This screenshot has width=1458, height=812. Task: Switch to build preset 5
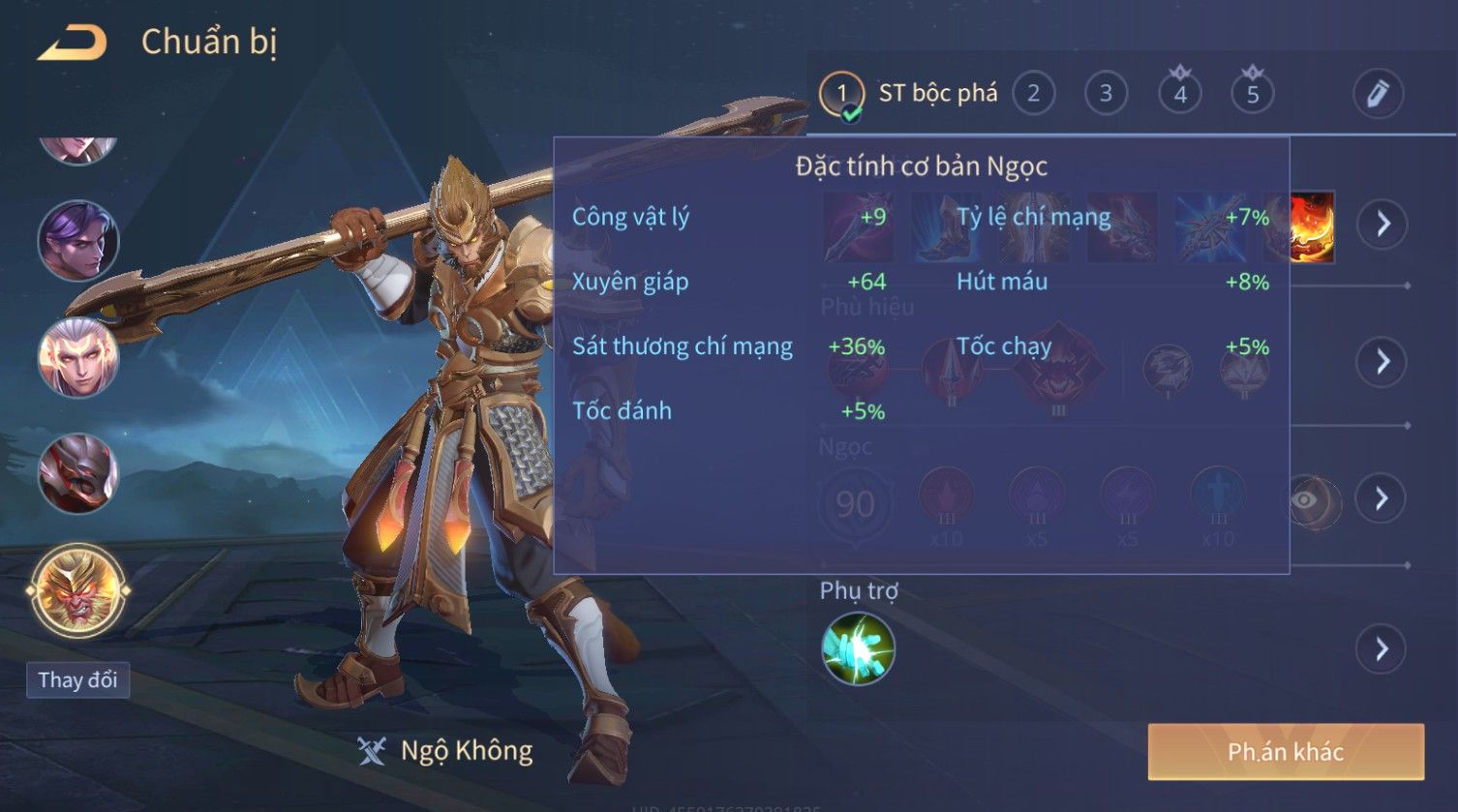1253,94
